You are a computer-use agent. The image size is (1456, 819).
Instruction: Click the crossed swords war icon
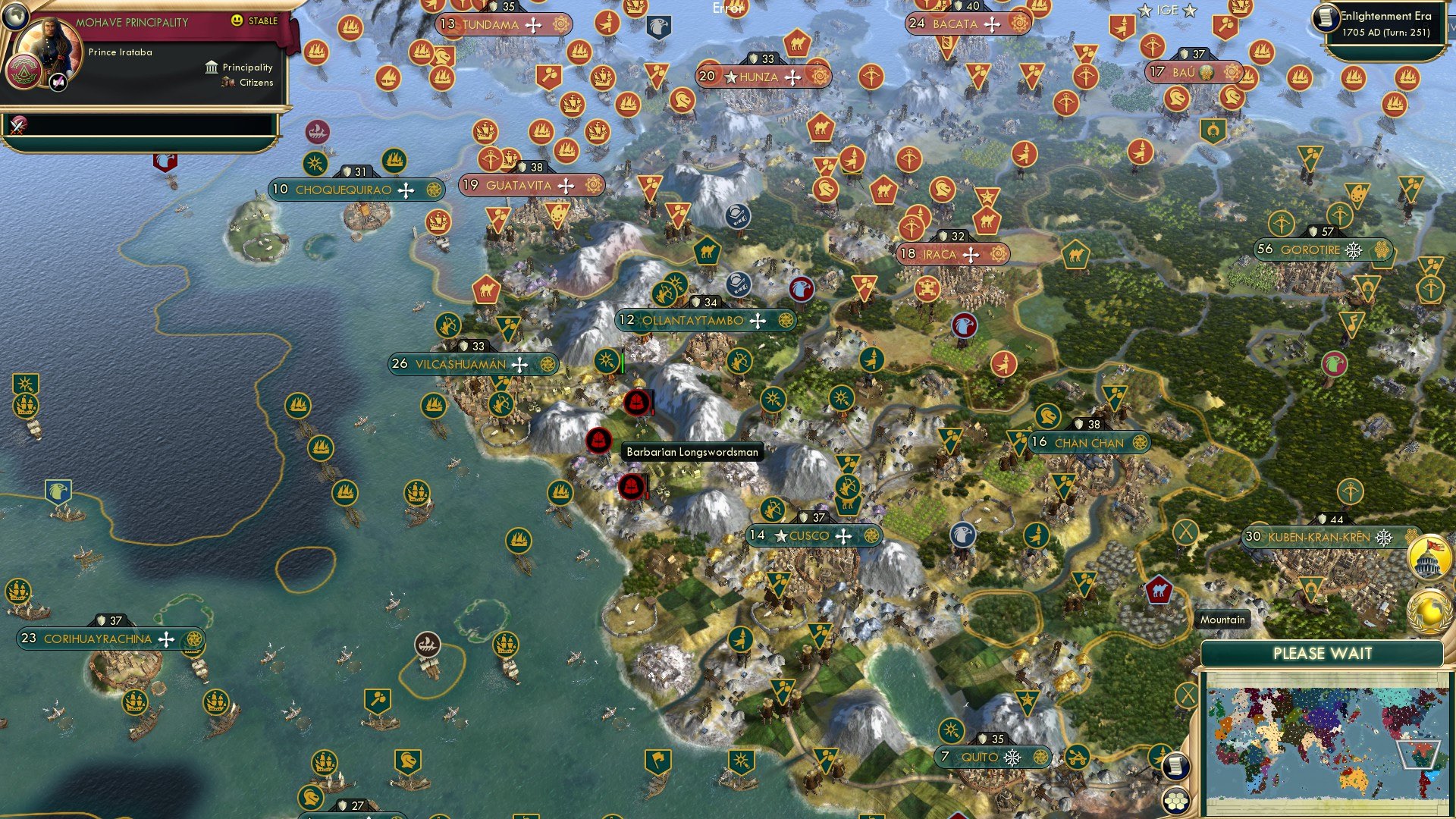point(18,125)
